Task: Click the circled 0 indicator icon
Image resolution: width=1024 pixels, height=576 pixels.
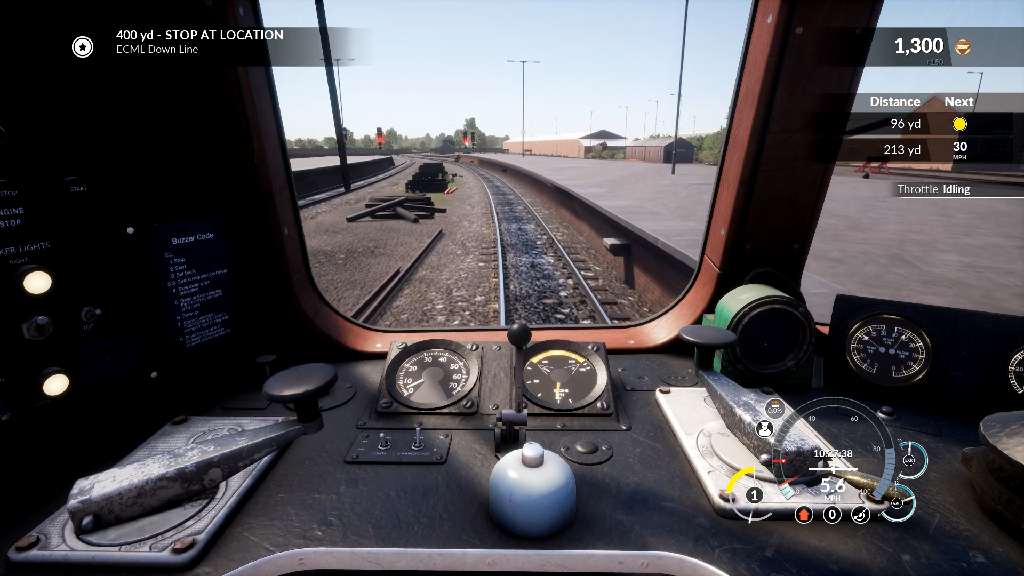Action: [832, 515]
